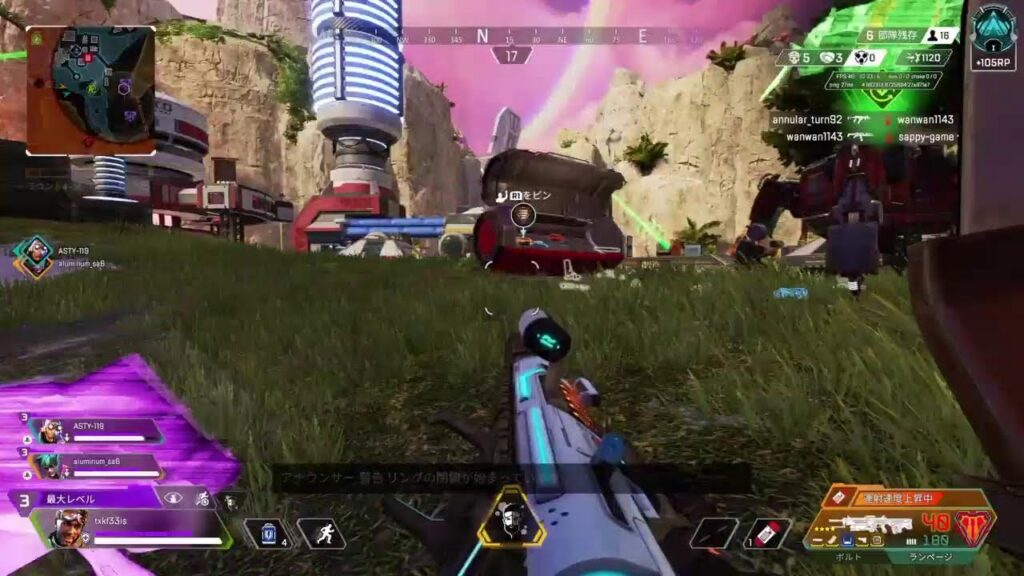Click the eye icon beside 最大レベル
The height and width of the screenshot is (576, 1024).
click(x=174, y=498)
